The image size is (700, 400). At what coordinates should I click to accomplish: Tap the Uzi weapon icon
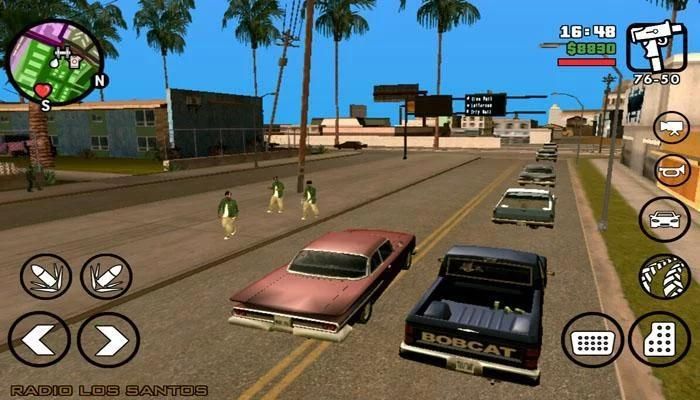coord(657,47)
